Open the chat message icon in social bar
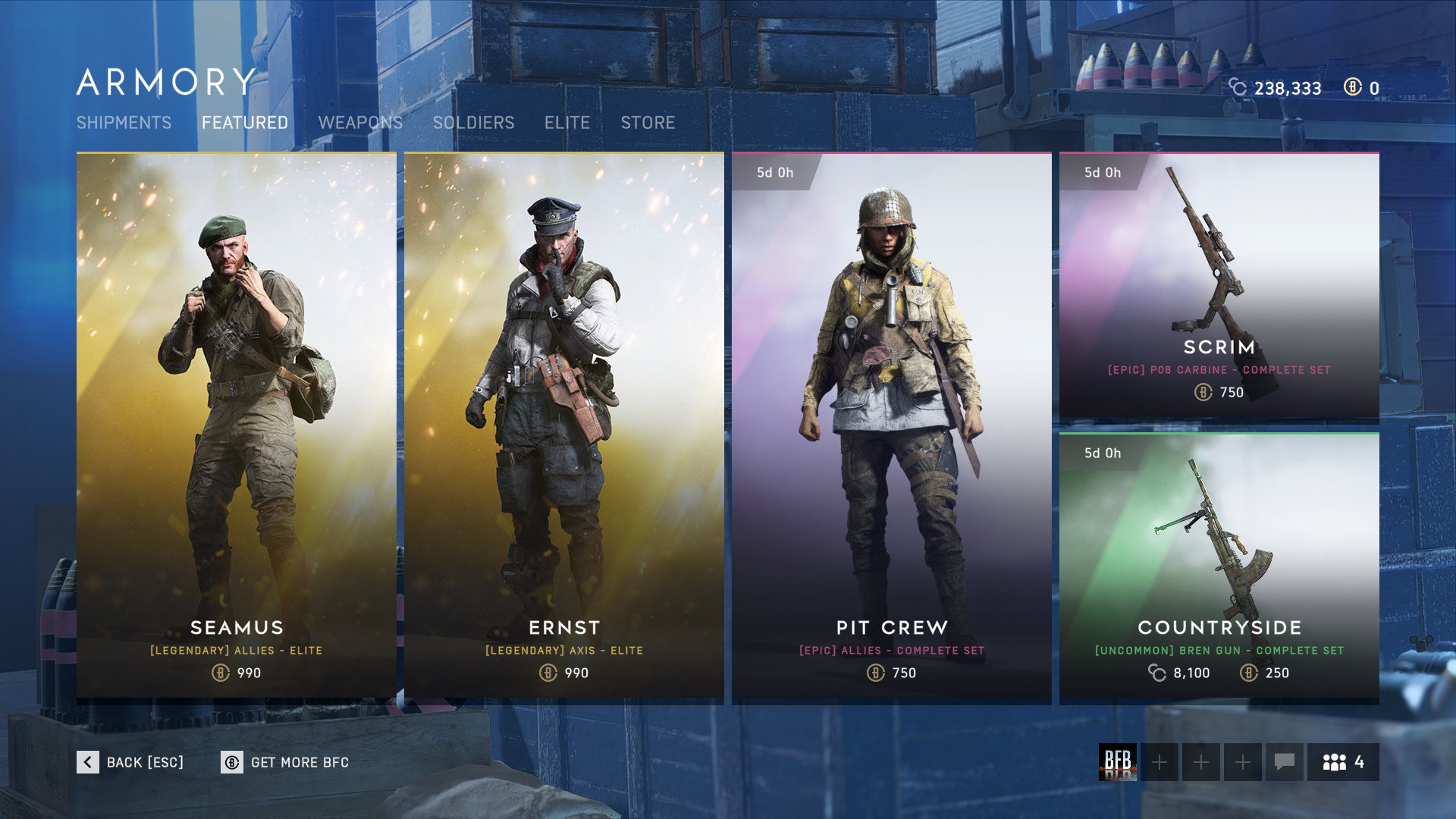 pos(1283,764)
